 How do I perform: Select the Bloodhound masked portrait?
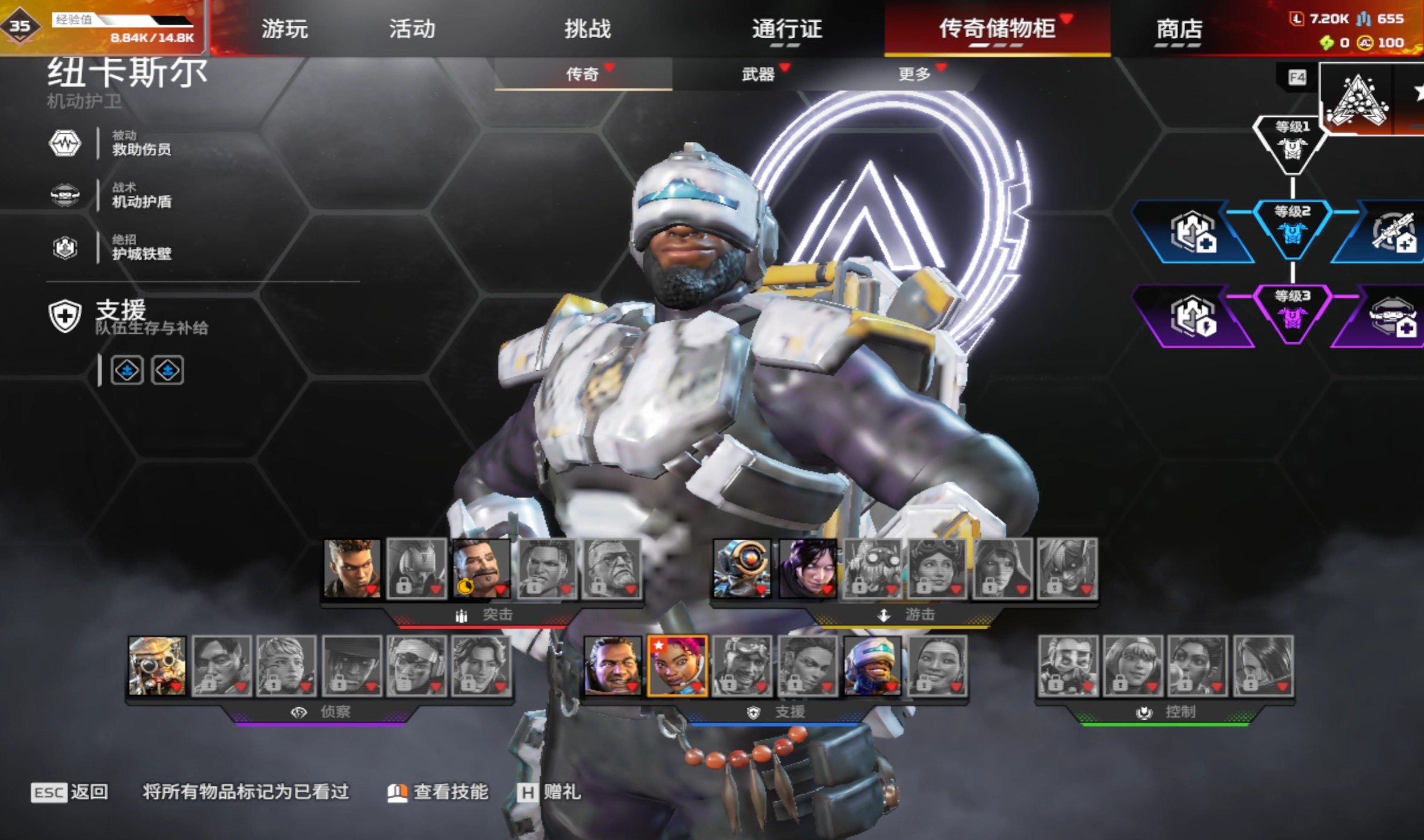pyautogui.click(x=157, y=666)
